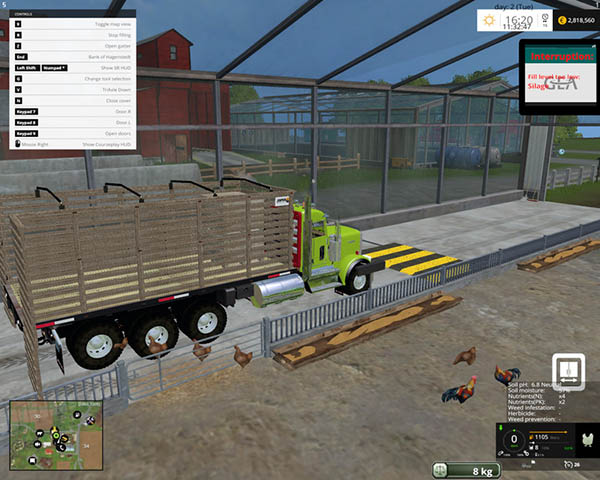This screenshot has width=600, height=480.
Task: Click the sunny weather forecast icon
Action: tap(488, 19)
